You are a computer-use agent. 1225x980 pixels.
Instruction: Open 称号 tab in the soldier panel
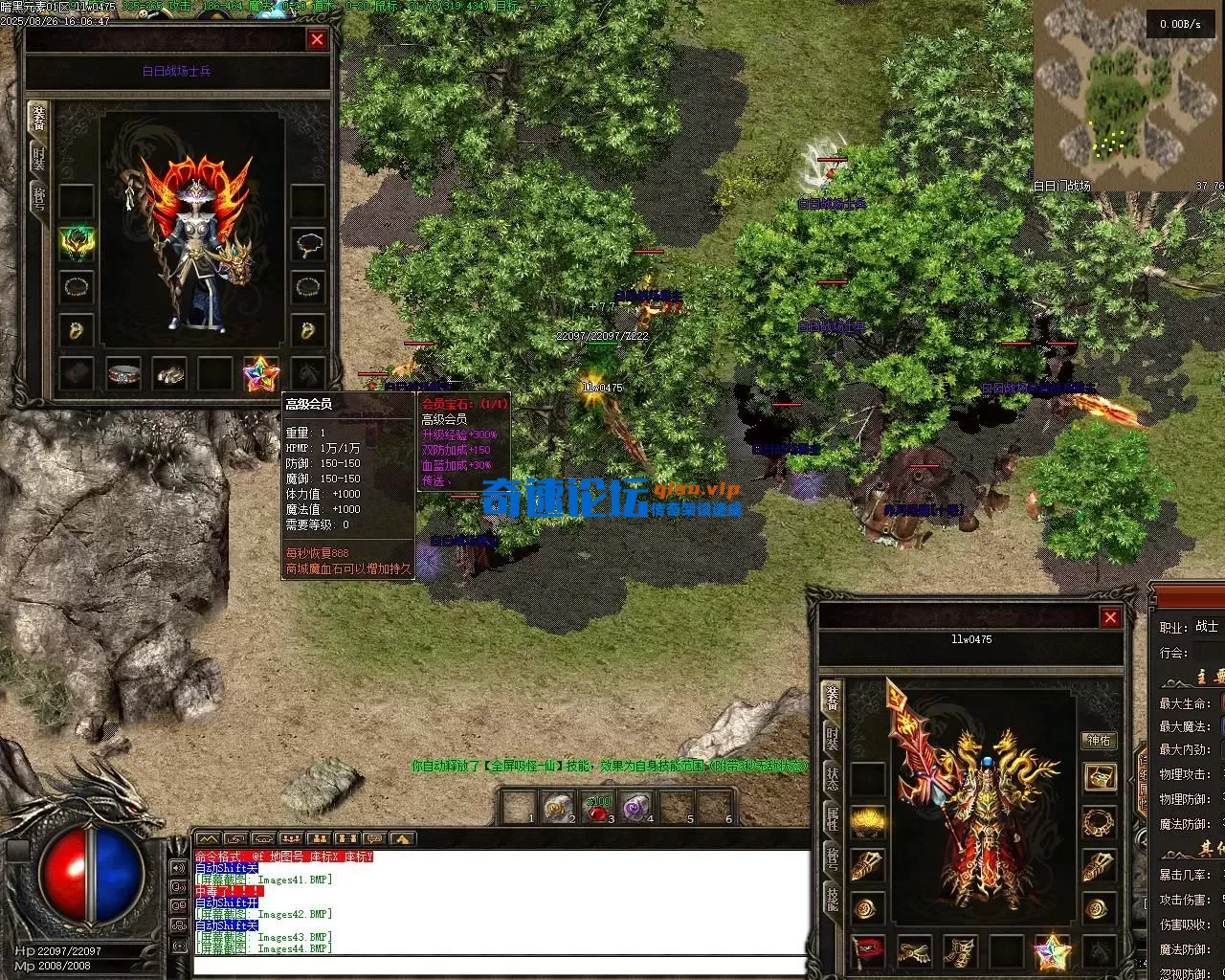click(39, 200)
